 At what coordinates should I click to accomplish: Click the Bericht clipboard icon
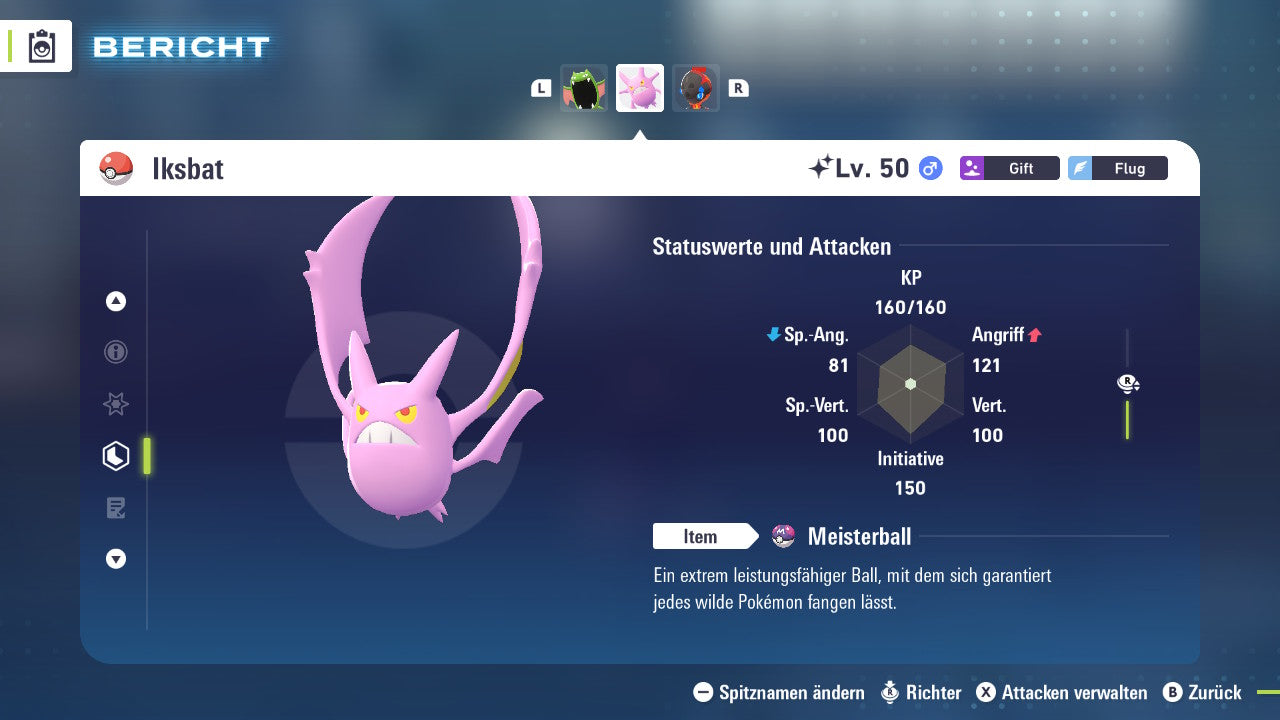tap(42, 47)
